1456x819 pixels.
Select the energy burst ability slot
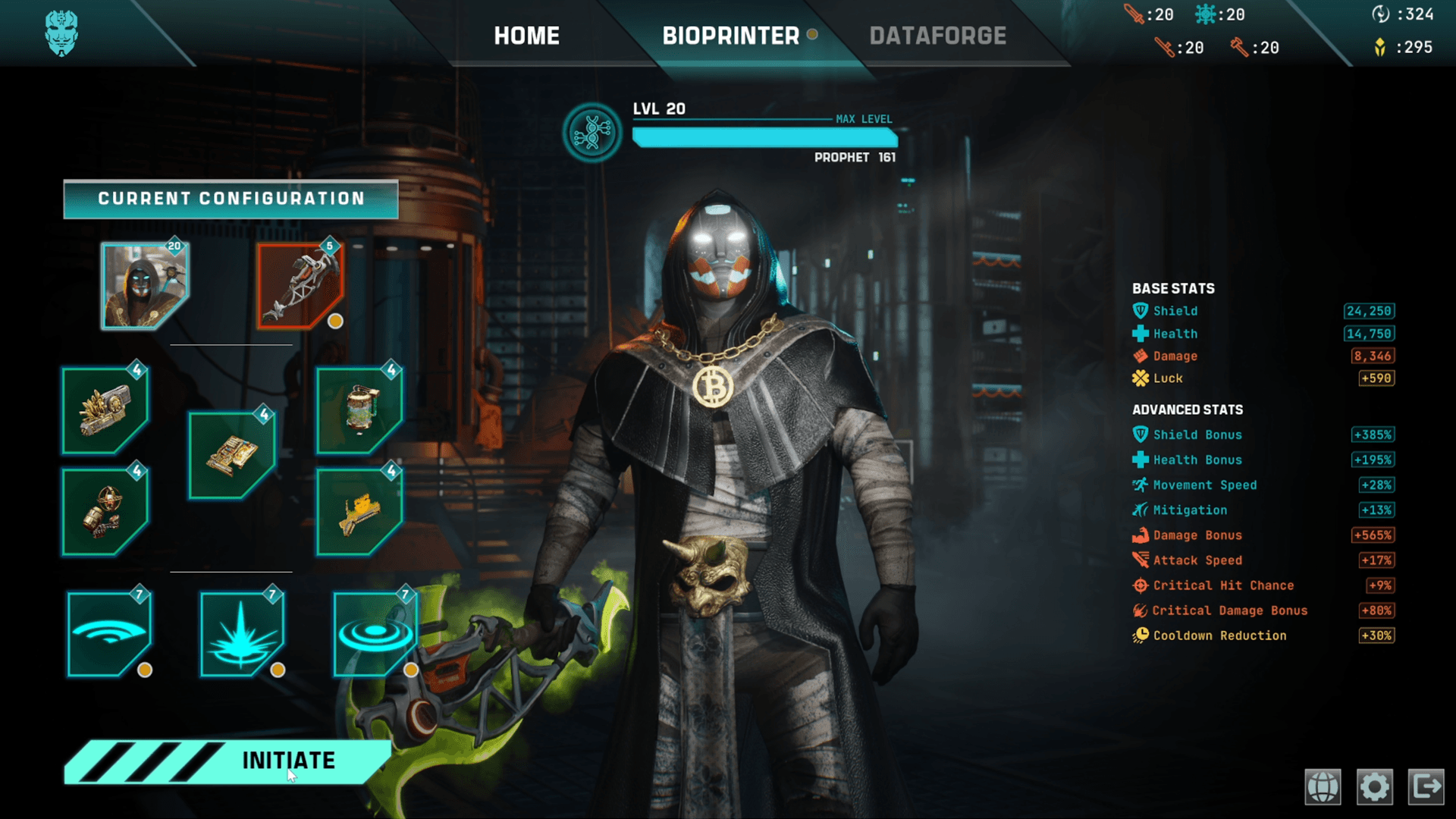click(x=242, y=633)
